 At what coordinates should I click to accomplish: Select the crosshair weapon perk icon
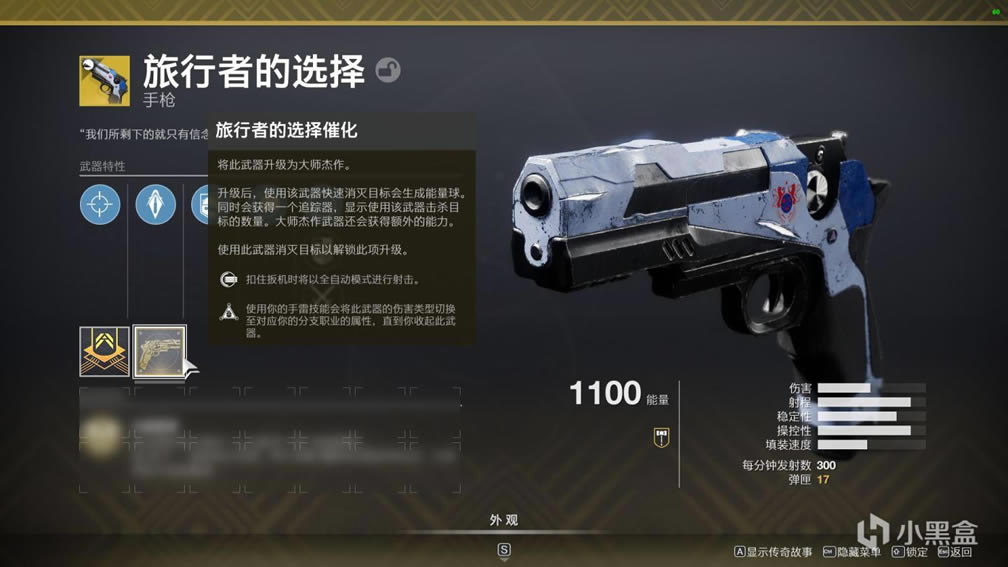(x=100, y=205)
